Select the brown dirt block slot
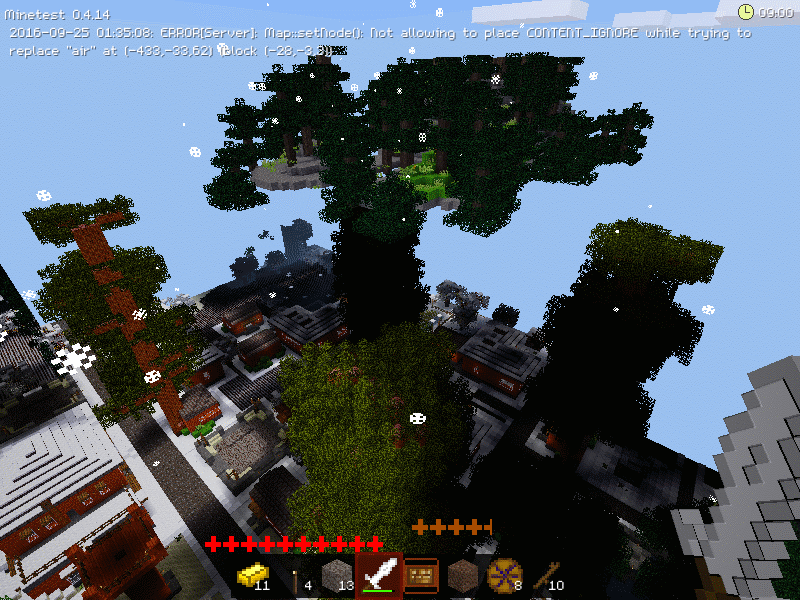 pyautogui.click(x=463, y=575)
